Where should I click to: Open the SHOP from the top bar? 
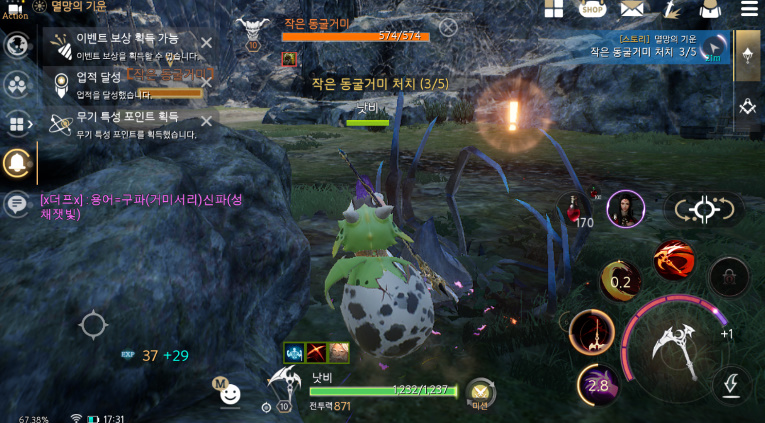592,10
